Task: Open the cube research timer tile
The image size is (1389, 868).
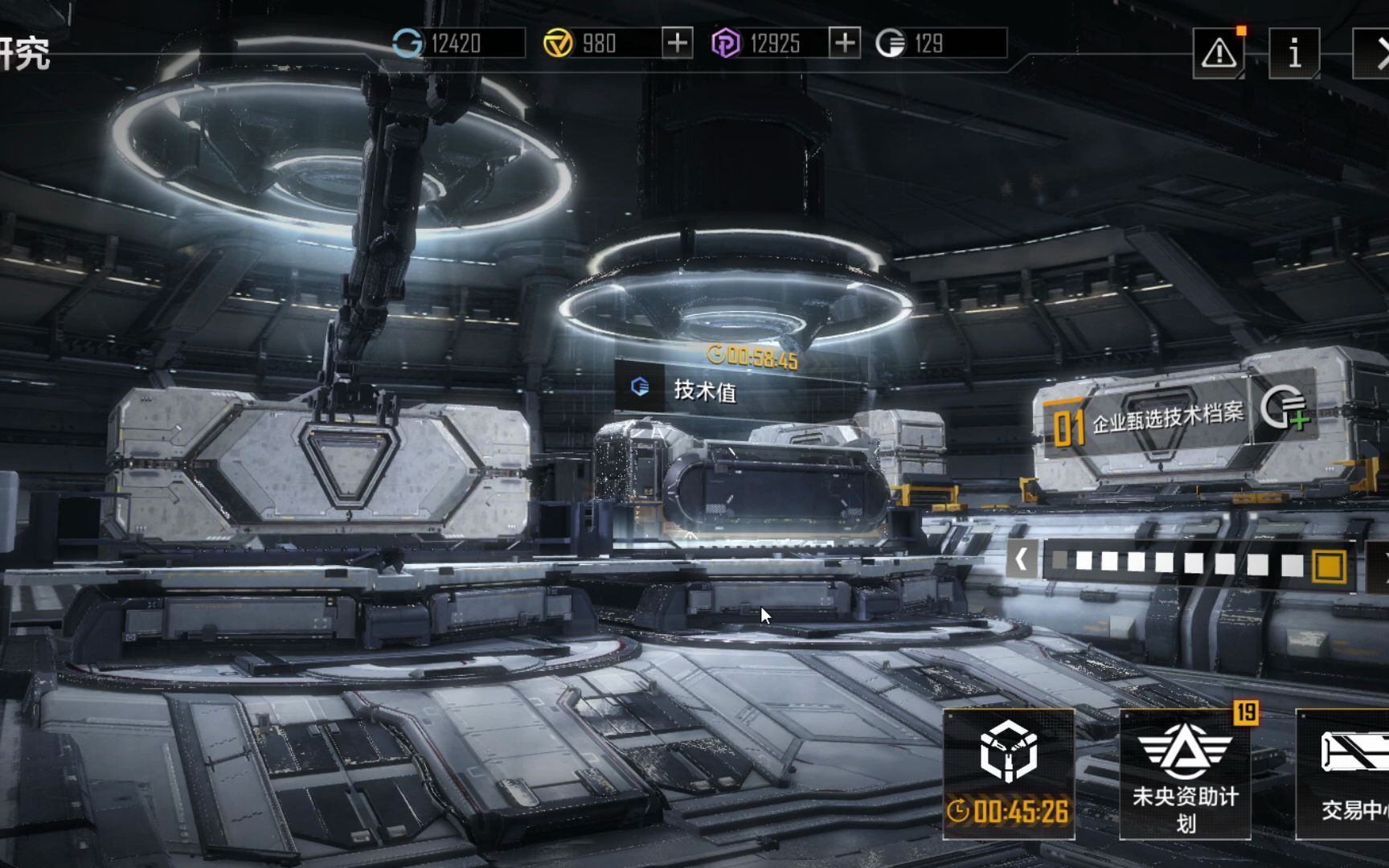Action: click(x=1008, y=773)
